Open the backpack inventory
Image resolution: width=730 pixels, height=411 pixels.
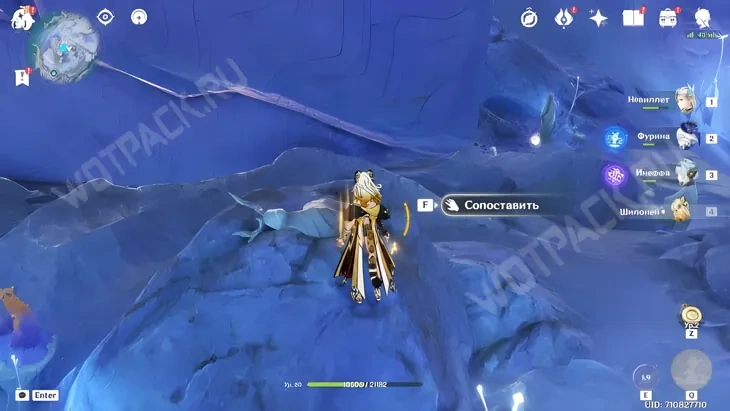pyautogui.click(x=669, y=18)
